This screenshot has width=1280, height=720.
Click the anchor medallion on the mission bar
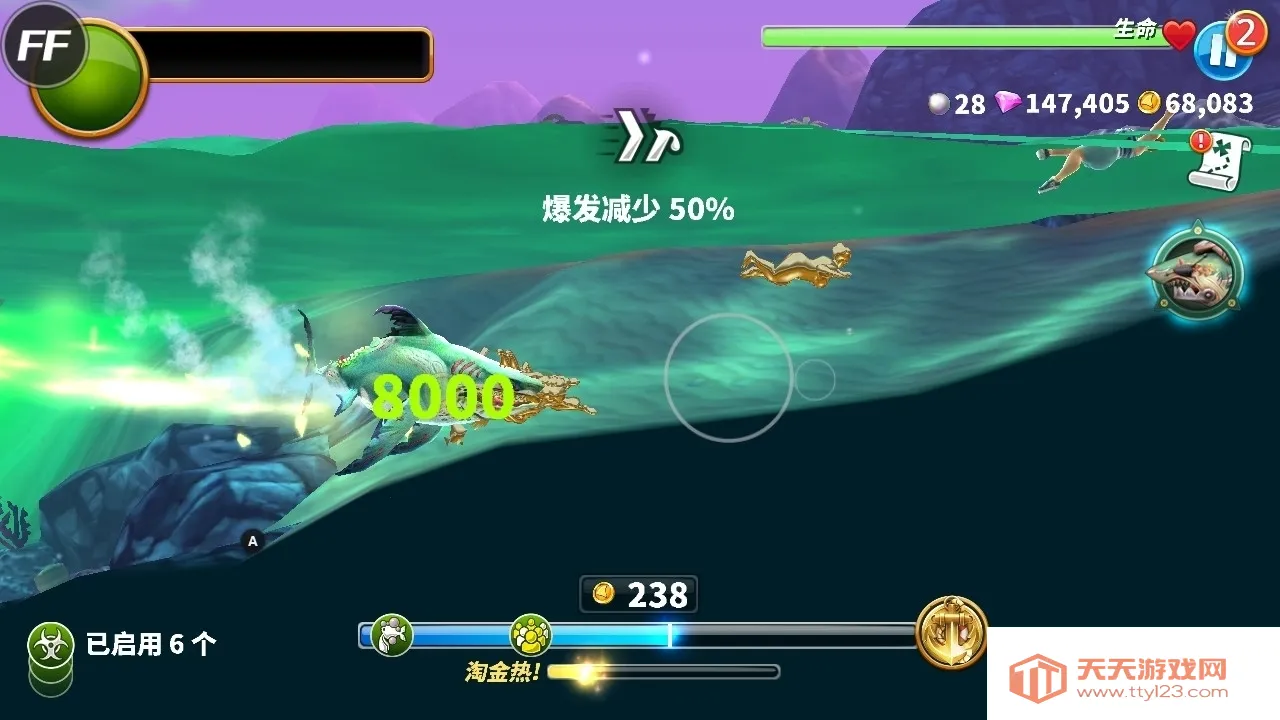pyautogui.click(x=952, y=632)
